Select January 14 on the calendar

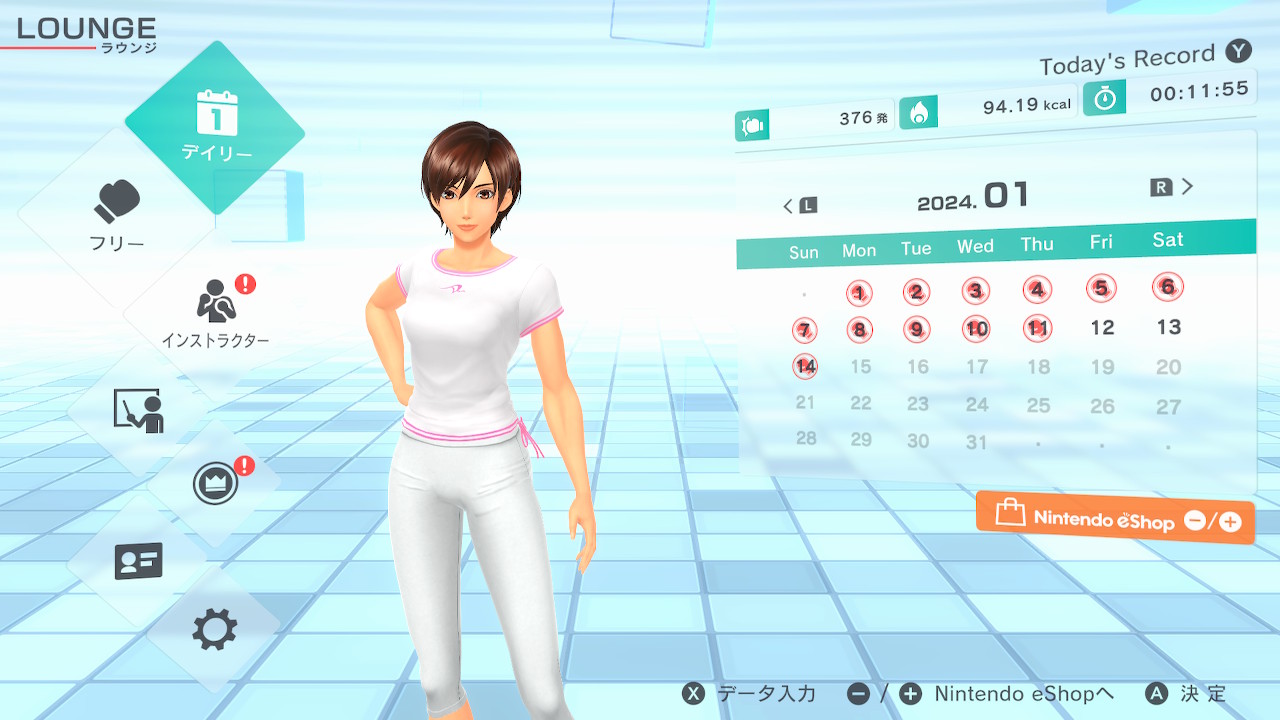coord(805,366)
